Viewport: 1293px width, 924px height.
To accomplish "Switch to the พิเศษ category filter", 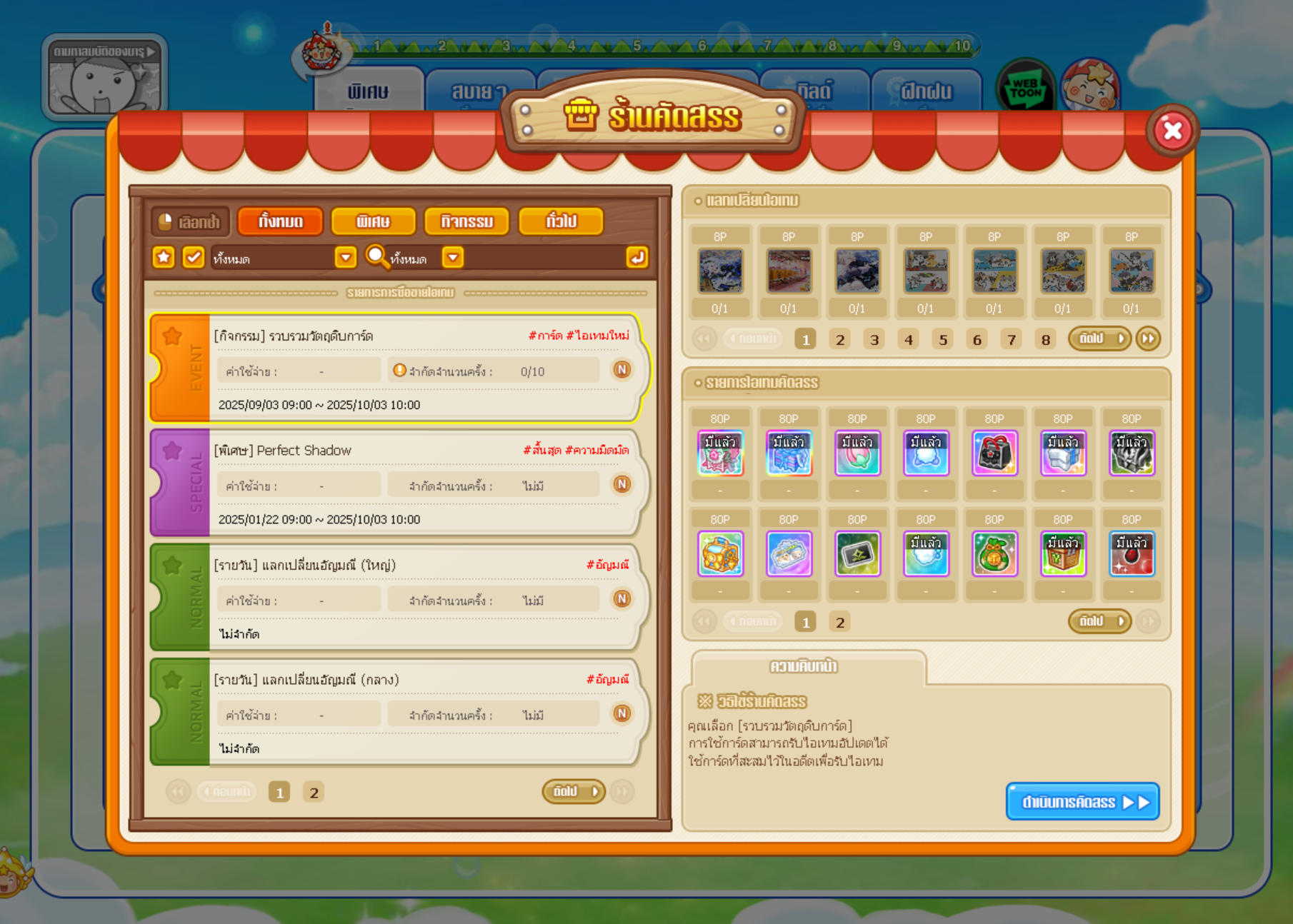I will 373,221.
